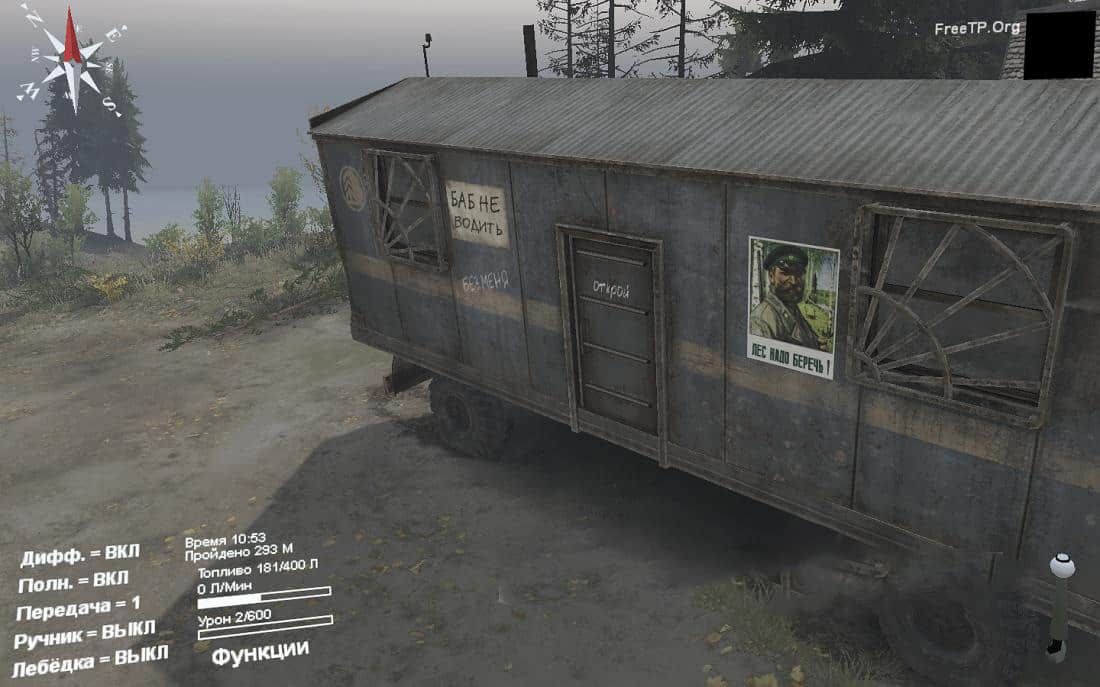Viewport: 1100px width, 687px height.
Task: Toggle the Лебёдка winch setting
Action: pyautogui.click(x=89, y=661)
